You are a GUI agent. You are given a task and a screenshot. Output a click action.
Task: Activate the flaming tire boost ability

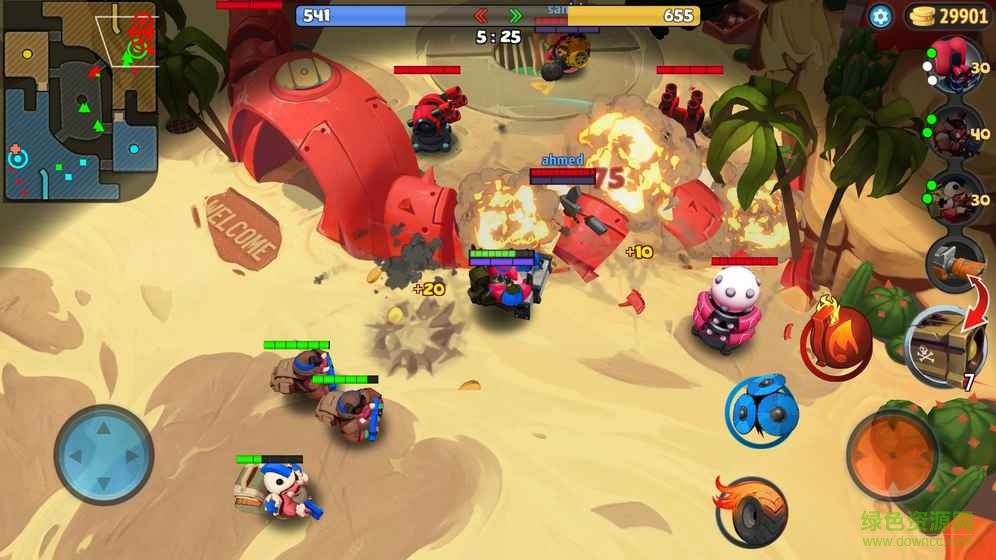(750, 510)
